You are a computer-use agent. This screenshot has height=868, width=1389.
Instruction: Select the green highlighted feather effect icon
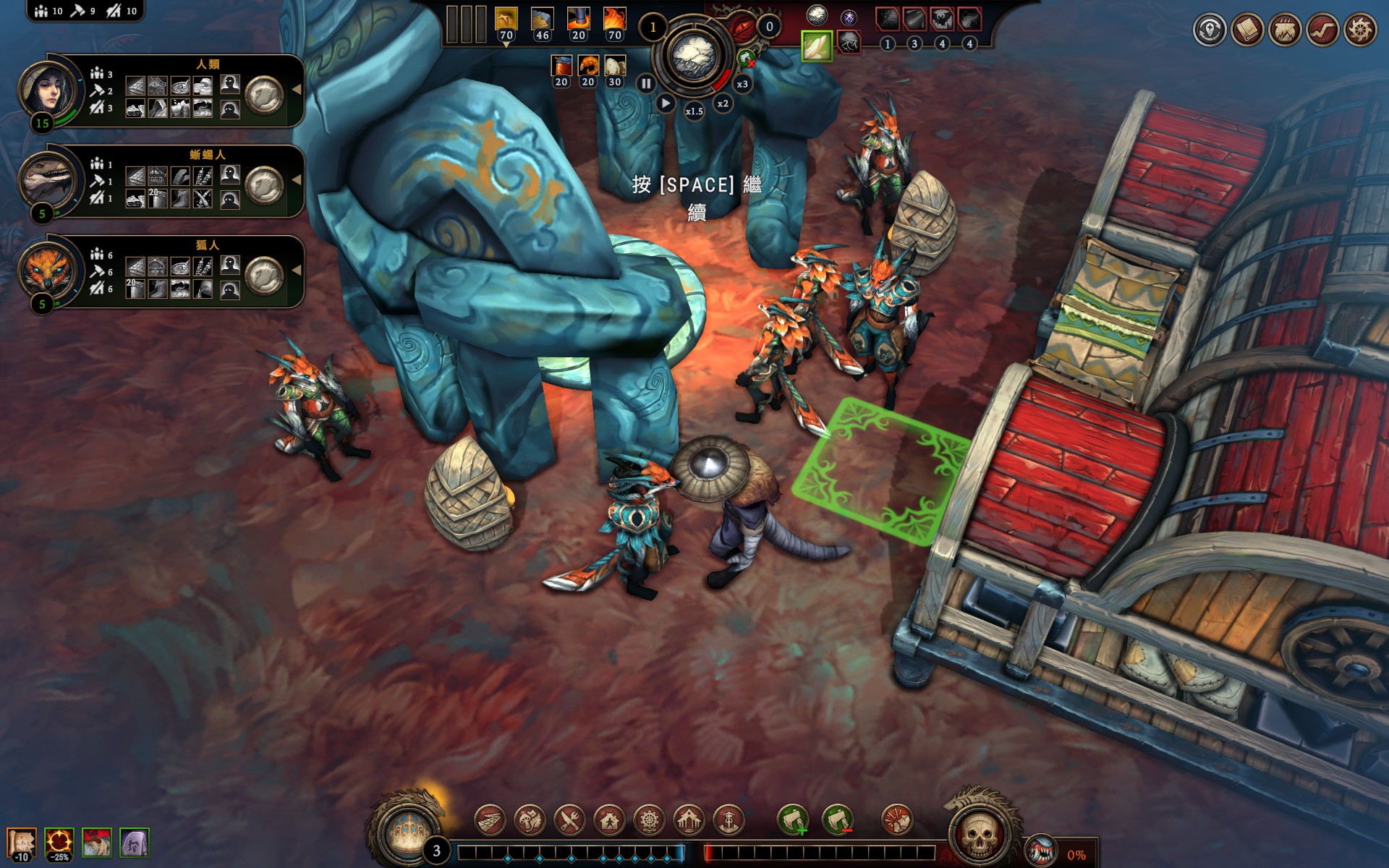pos(817,46)
